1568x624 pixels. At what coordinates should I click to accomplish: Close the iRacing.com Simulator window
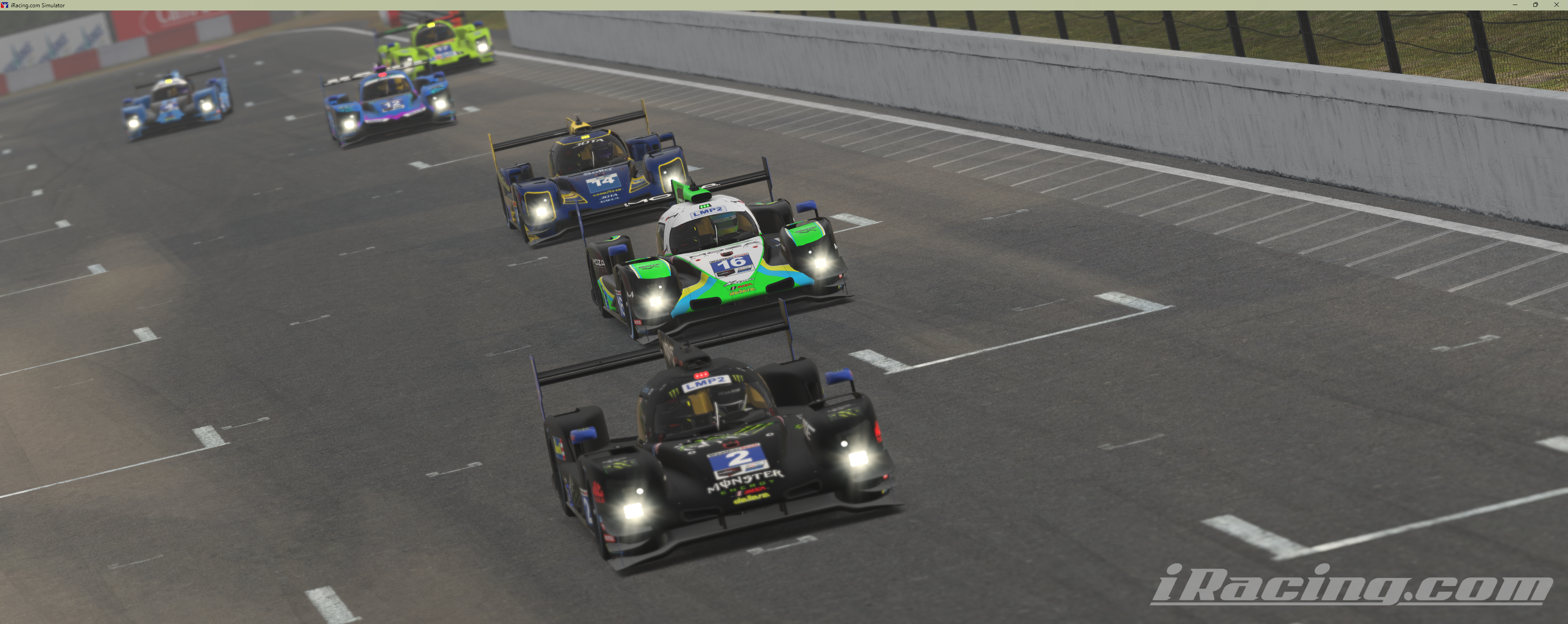tap(1557, 5)
